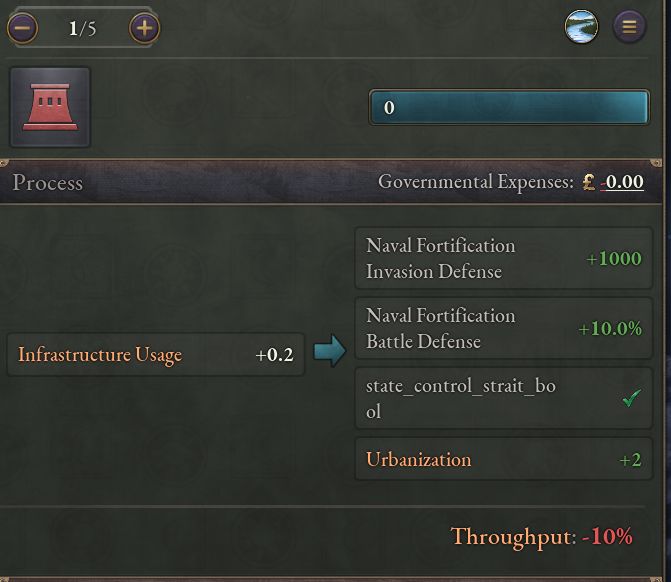Select the red naval fortification building icon

50,107
